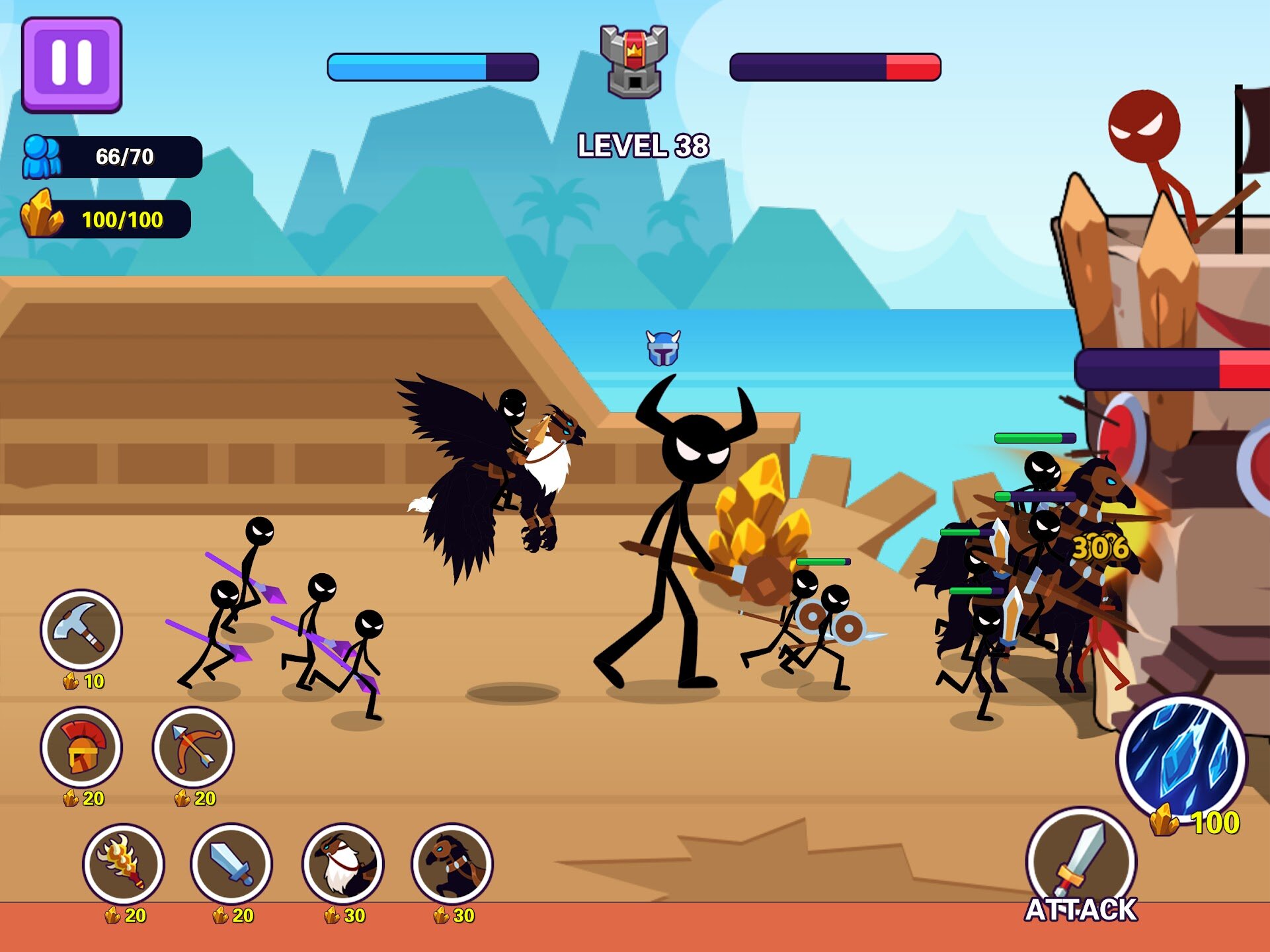Pause the game with the purple button

[71, 65]
